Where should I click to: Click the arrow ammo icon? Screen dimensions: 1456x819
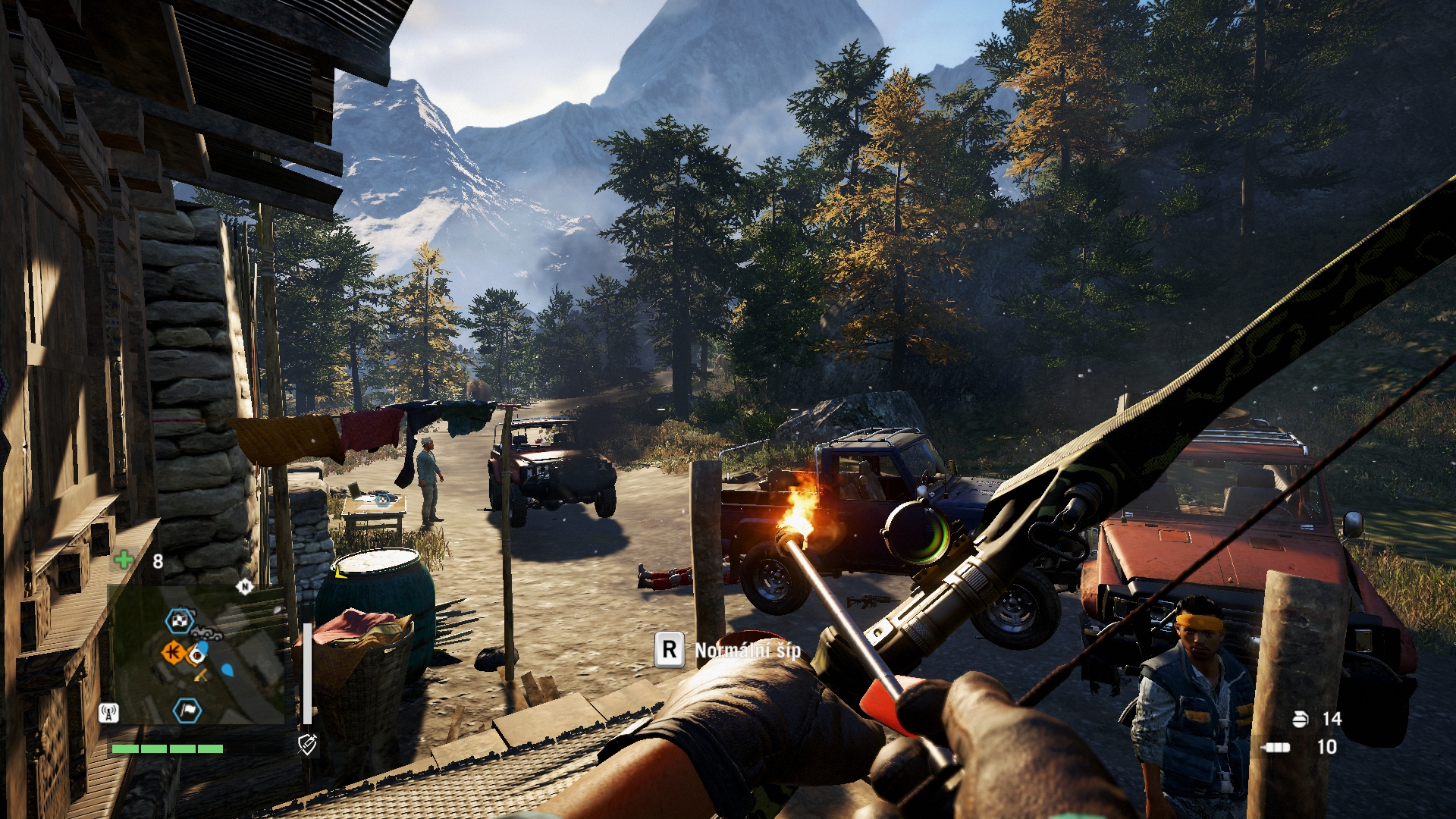pos(1276,747)
